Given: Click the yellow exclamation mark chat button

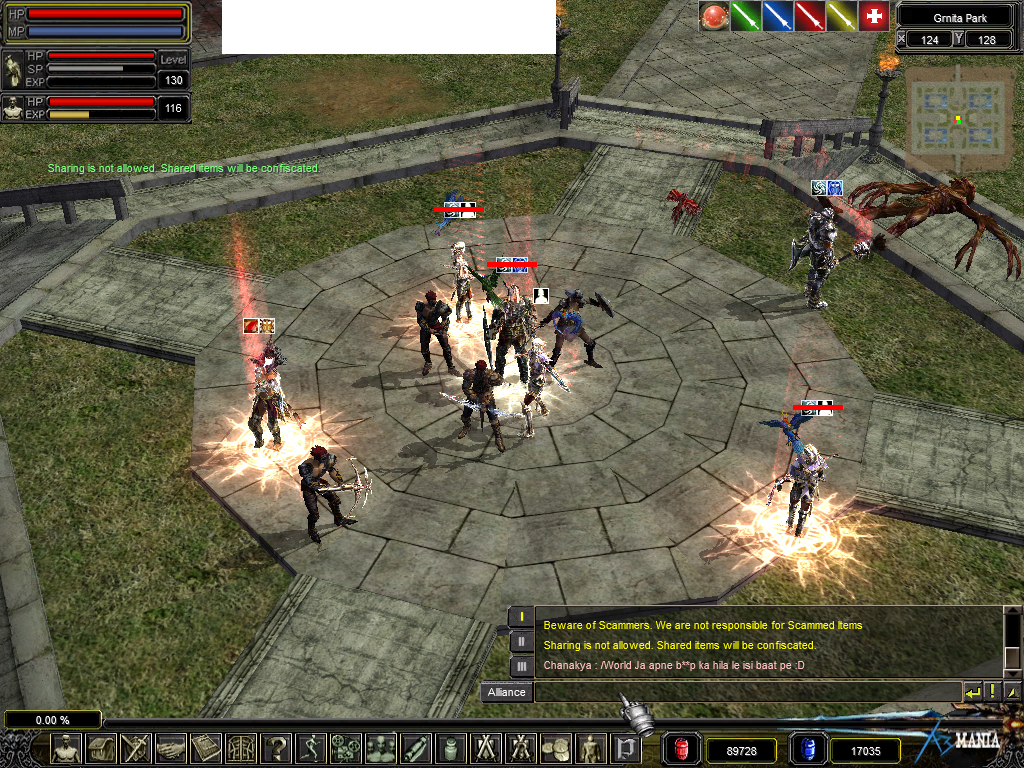Looking at the screenshot, I should click(993, 692).
